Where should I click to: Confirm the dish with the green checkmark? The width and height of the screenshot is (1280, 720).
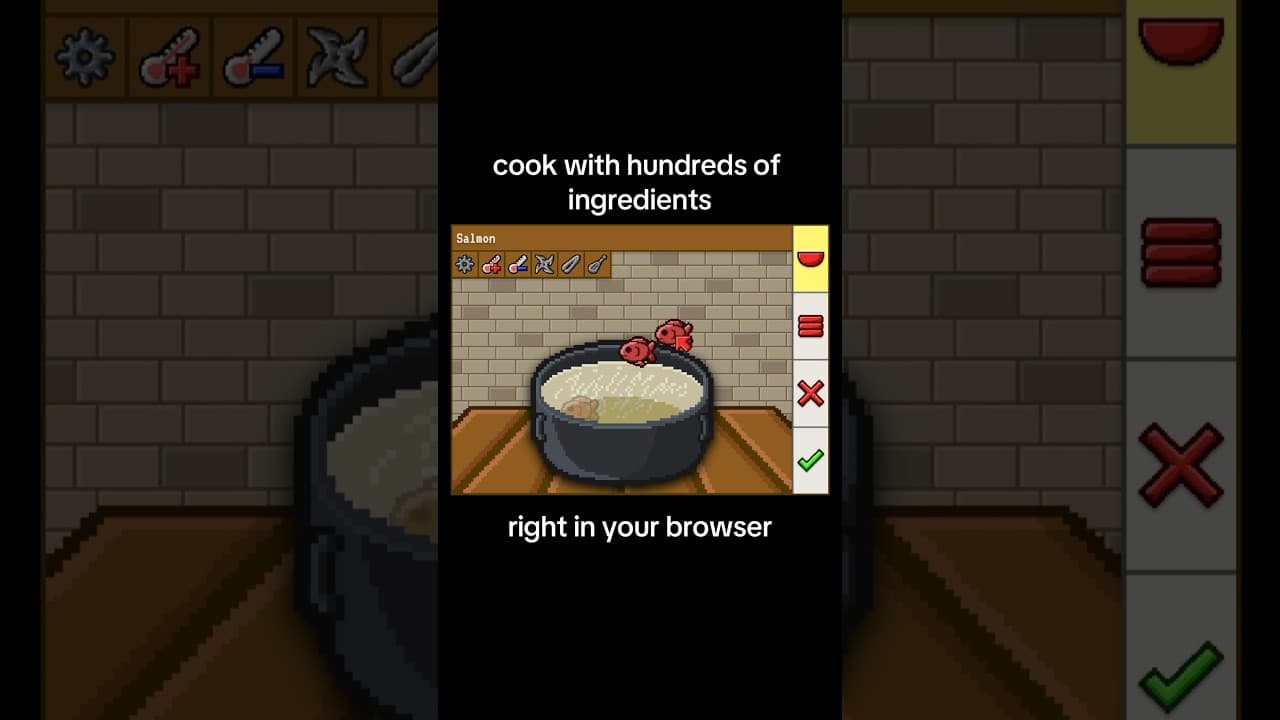811,460
